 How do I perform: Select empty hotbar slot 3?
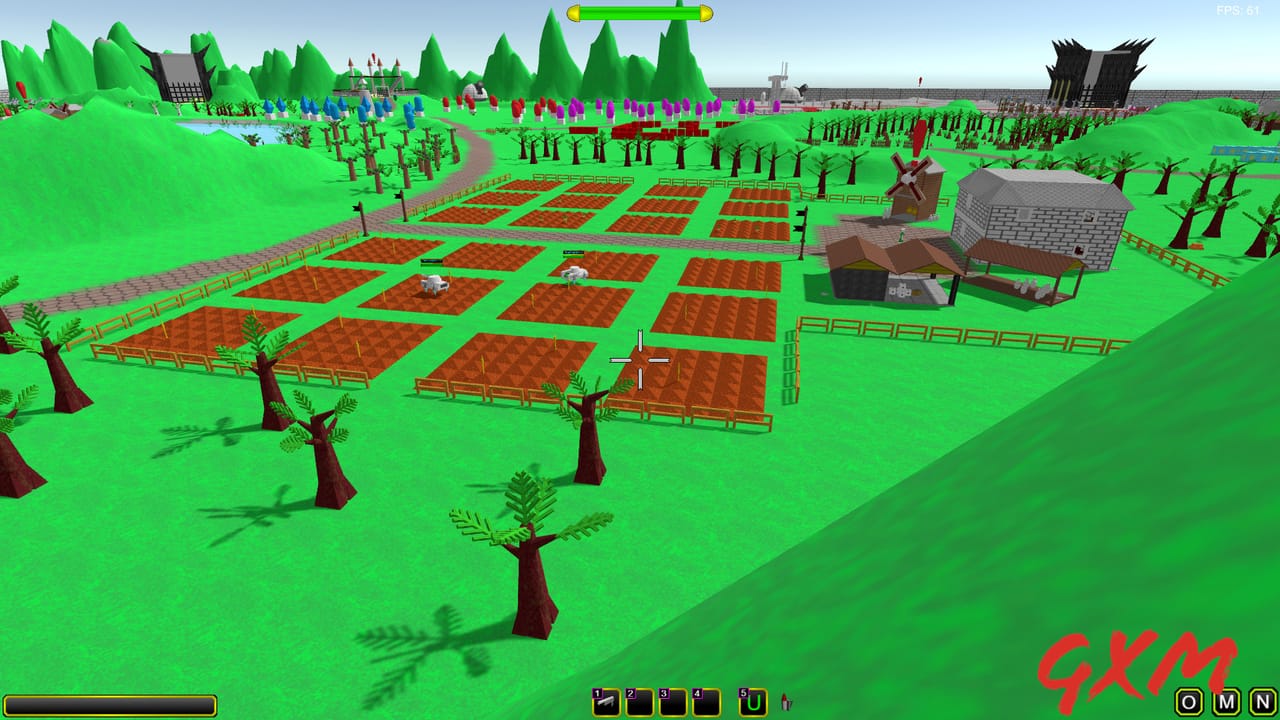[x=675, y=700]
